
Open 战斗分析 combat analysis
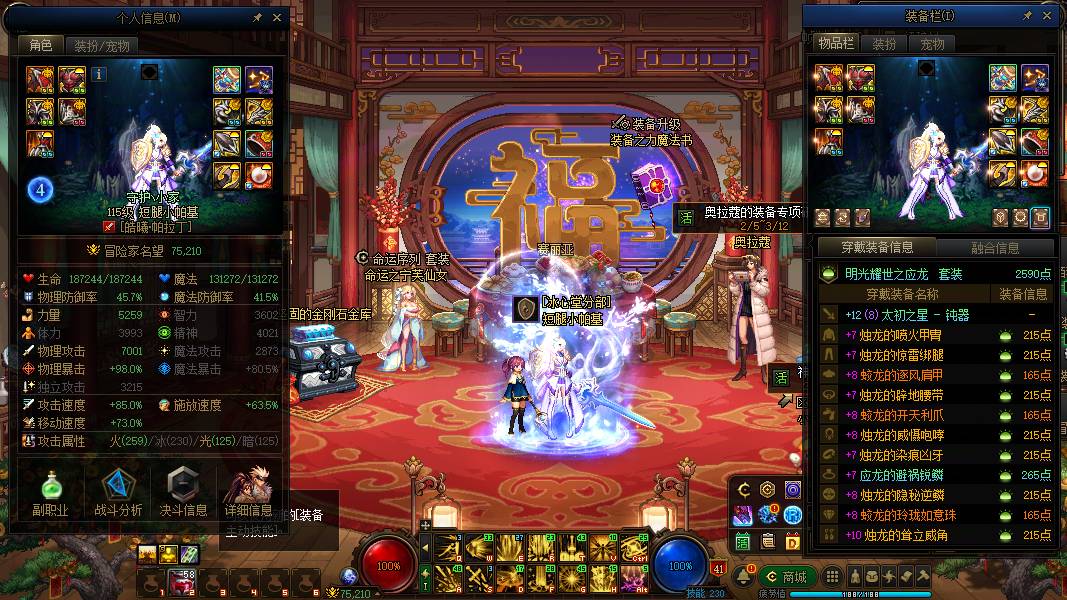click(118, 493)
